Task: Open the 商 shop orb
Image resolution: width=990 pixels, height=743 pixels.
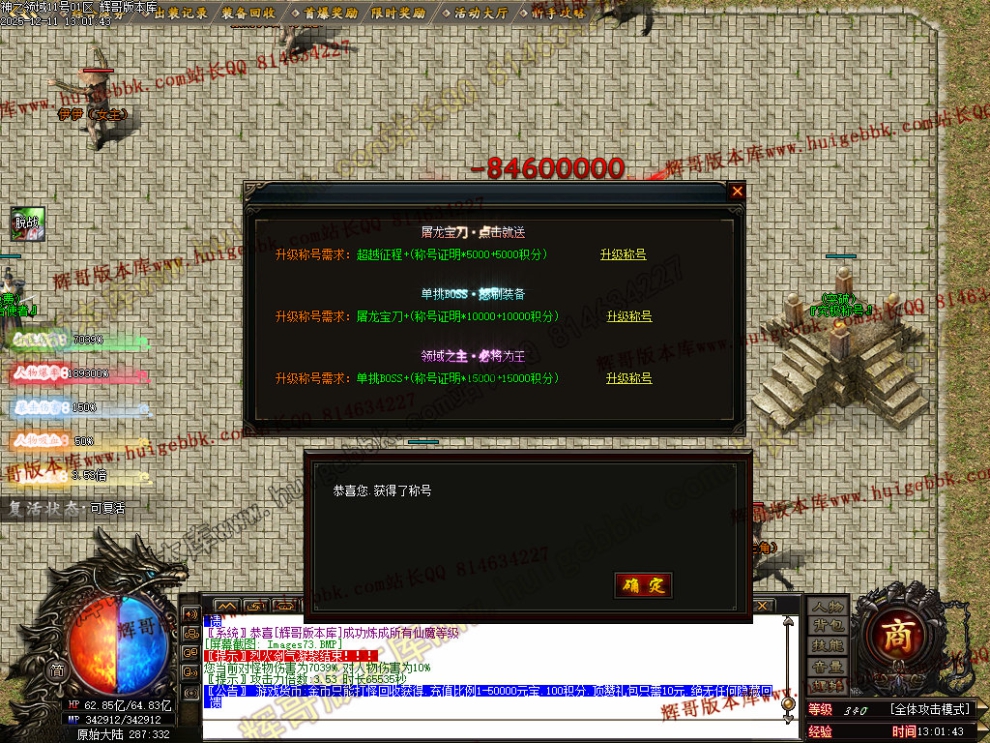Action: tap(890, 634)
